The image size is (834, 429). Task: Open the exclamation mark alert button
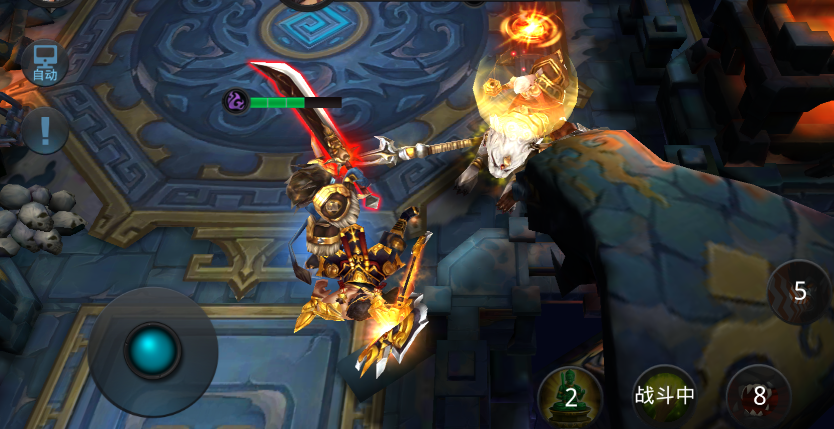[45, 128]
